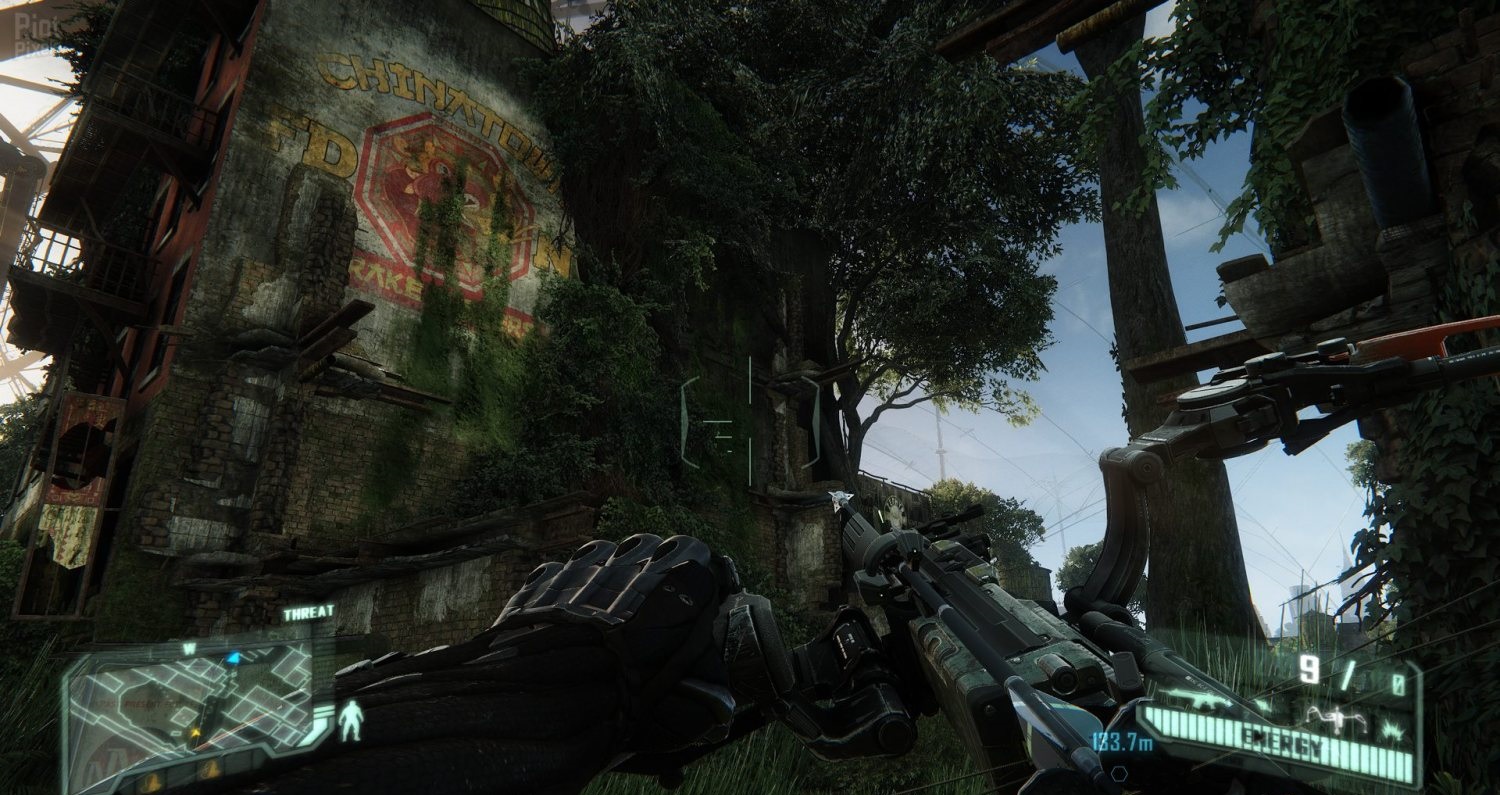
Task: Click the nanosuit body status icon
Action: coord(350,719)
